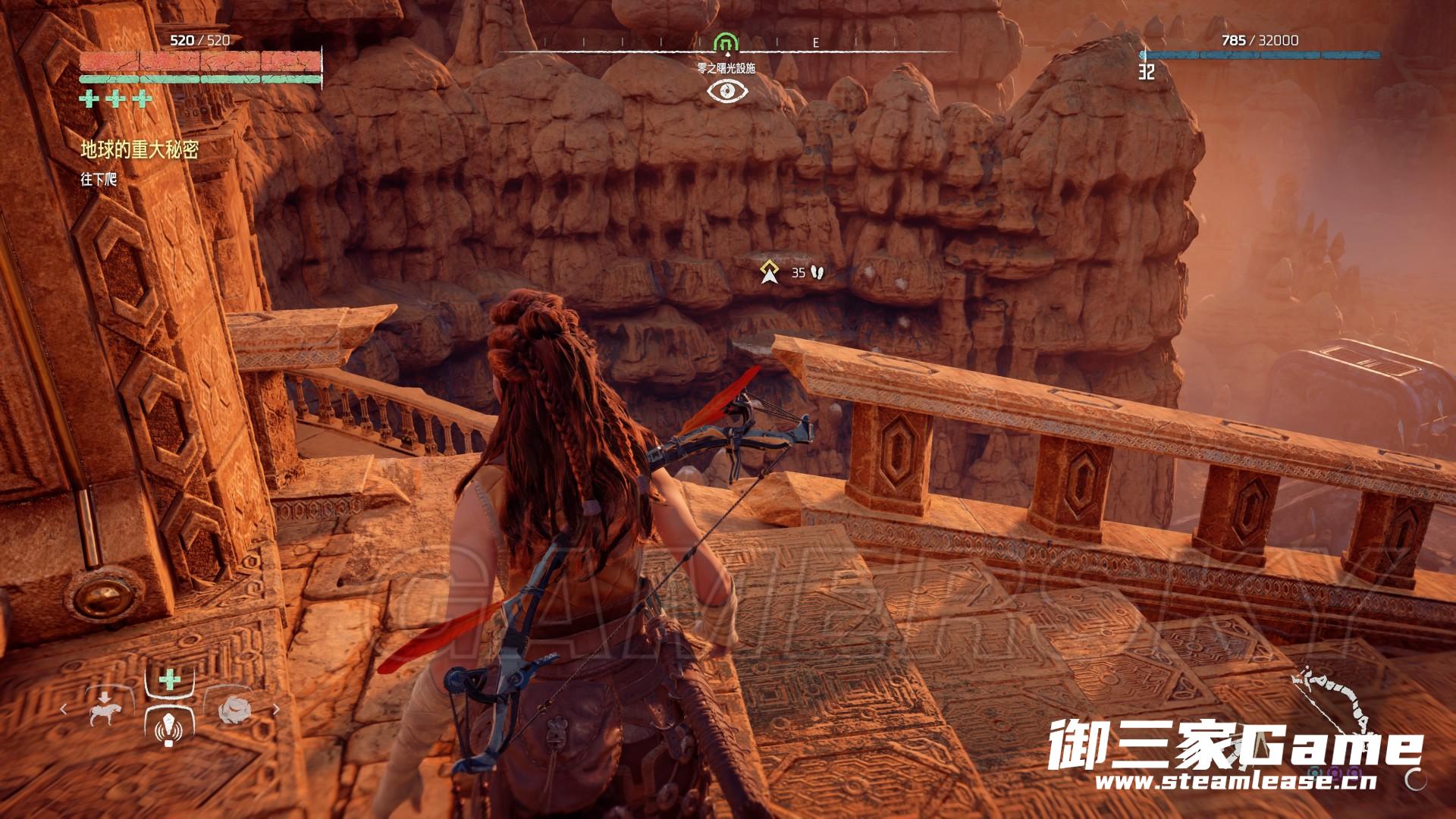Select the rock throwable slot
This screenshot has width=1456, height=819.
[x=234, y=709]
